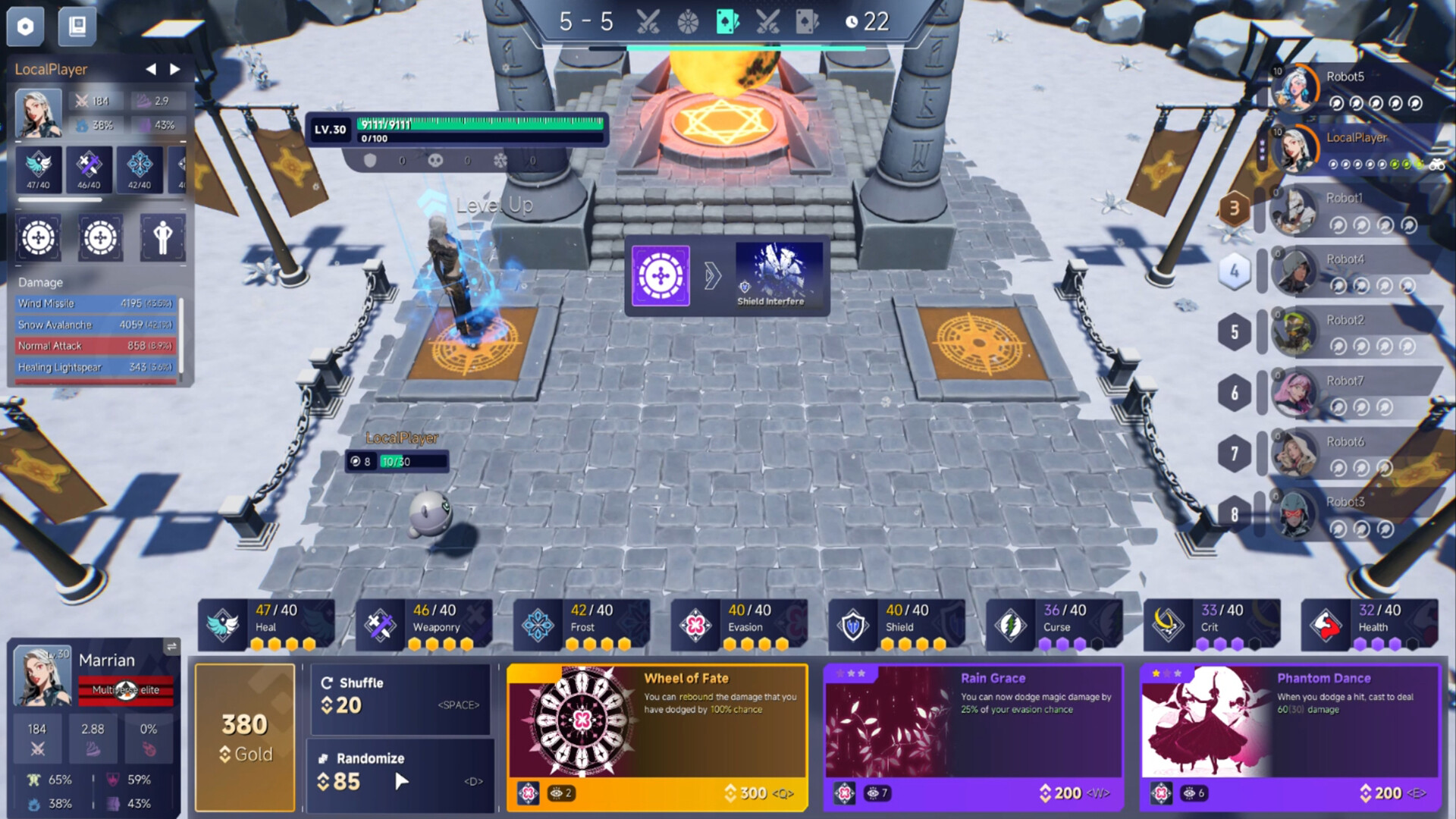The height and width of the screenshot is (819, 1456).
Task: Open the settings gear icon top-left
Action: click(x=25, y=26)
